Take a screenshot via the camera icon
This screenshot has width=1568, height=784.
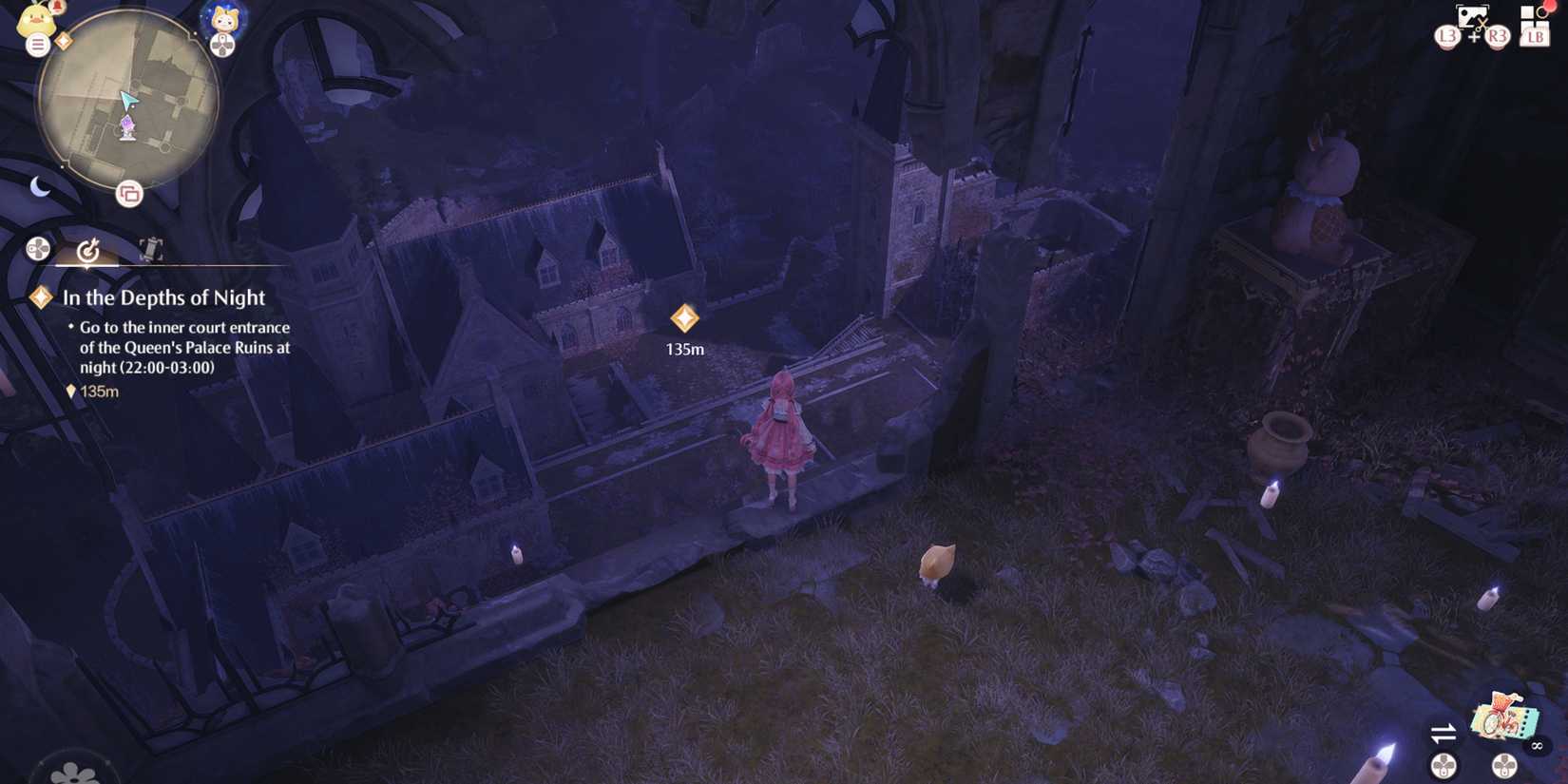(x=1473, y=16)
